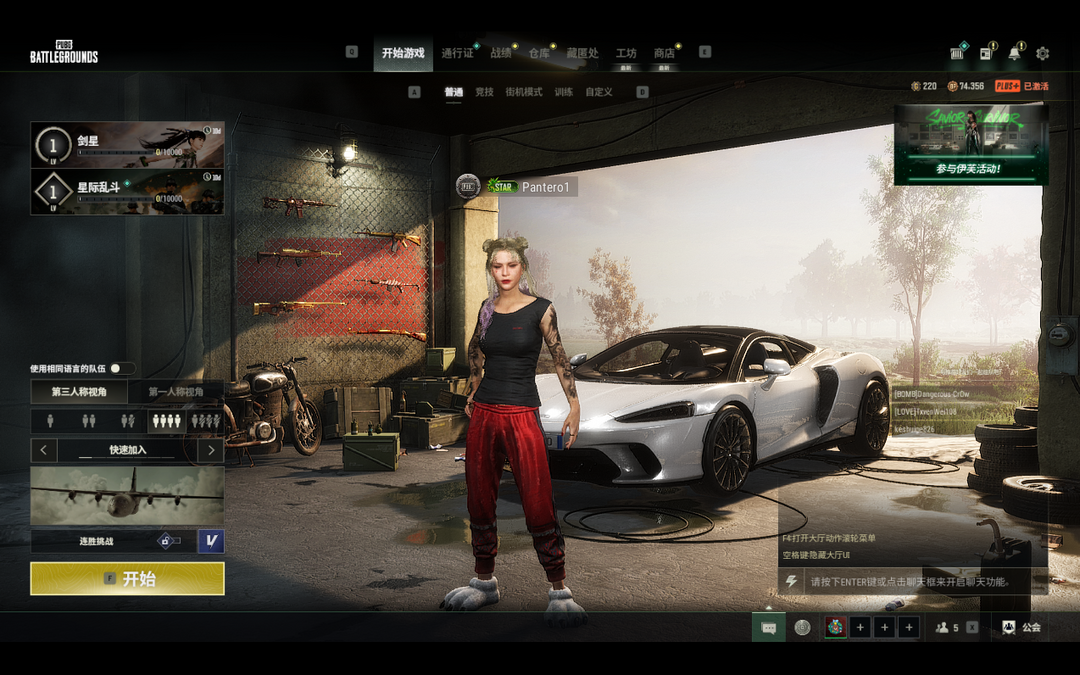Open the 工坊 workshop tab
Viewport: 1080px width, 675px height.
pyautogui.click(x=626, y=53)
